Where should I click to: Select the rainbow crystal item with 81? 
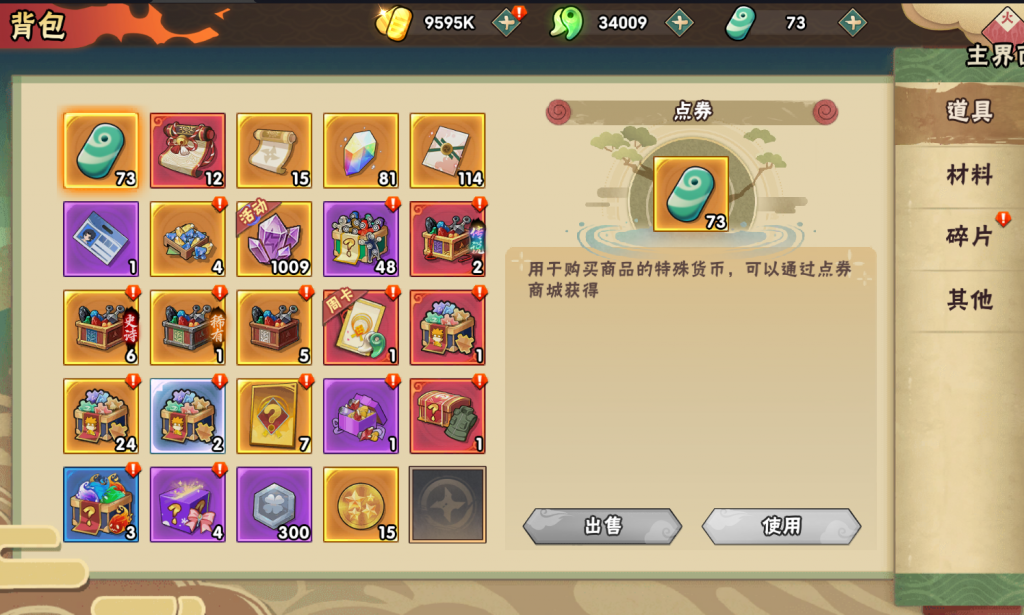361,151
